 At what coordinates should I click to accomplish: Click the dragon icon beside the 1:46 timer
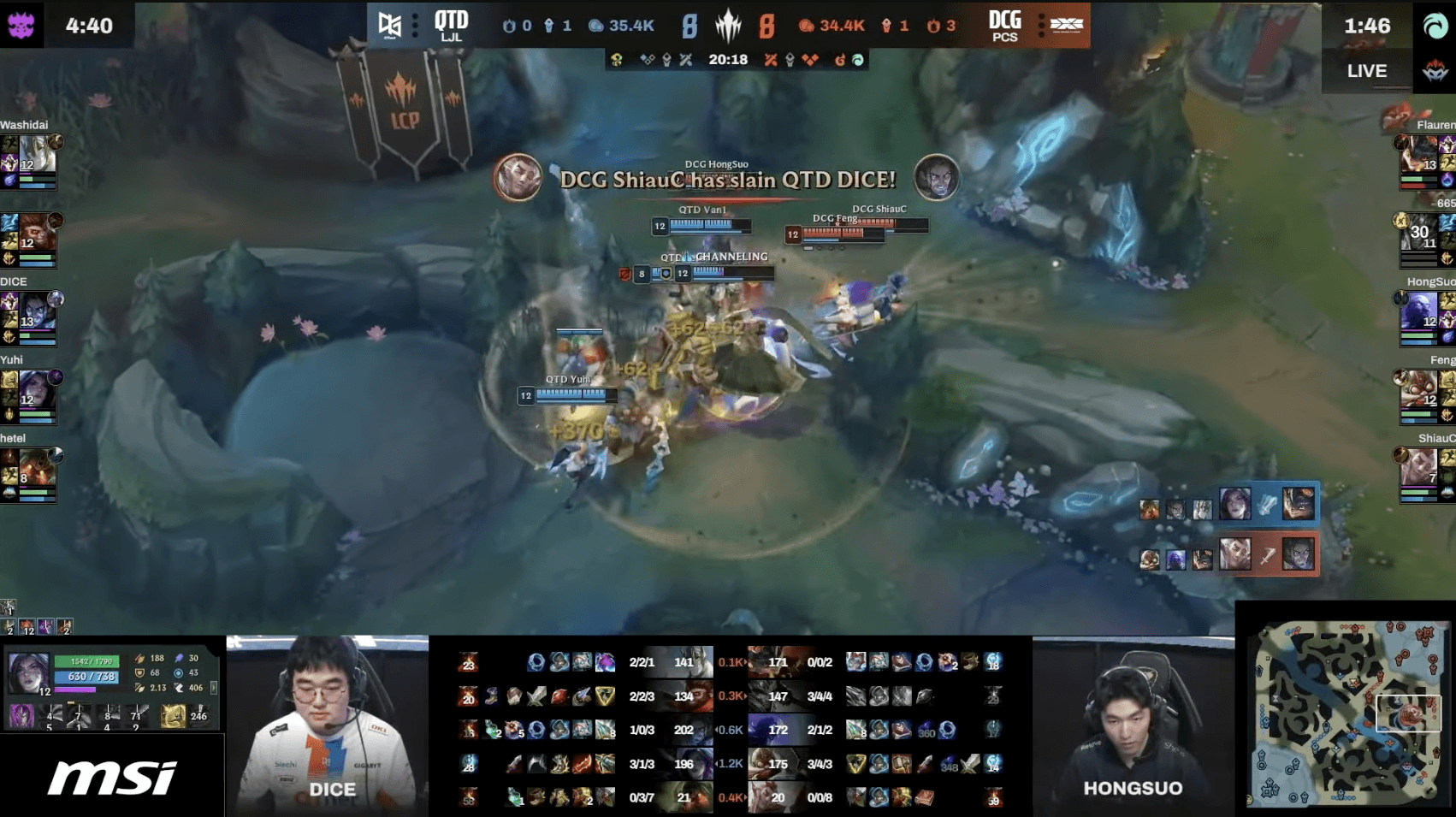click(x=1435, y=26)
